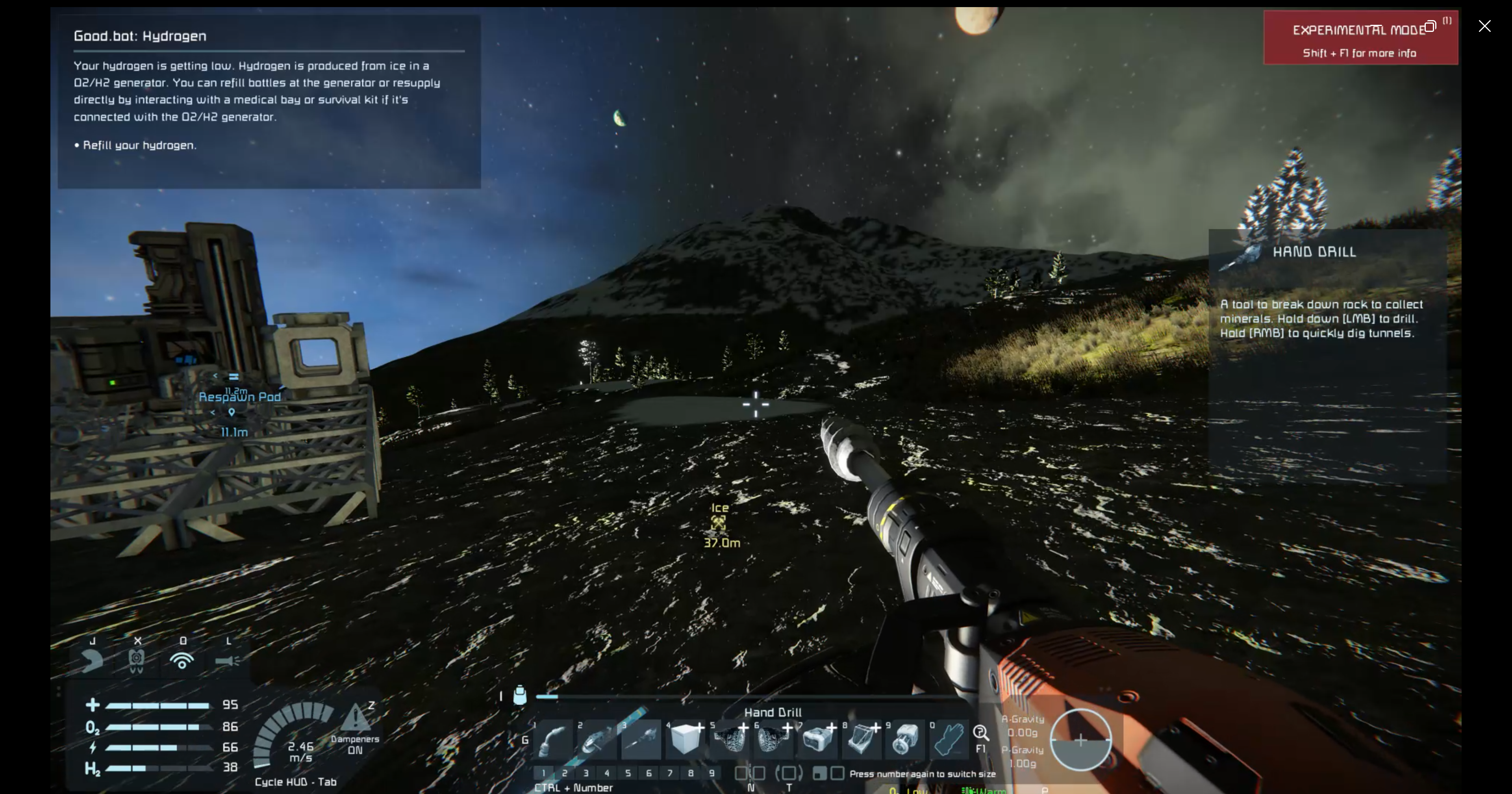Screen dimensions: 1512x794
Task: Select the welder in hotbar slot 1
Action: coord(553,740)
